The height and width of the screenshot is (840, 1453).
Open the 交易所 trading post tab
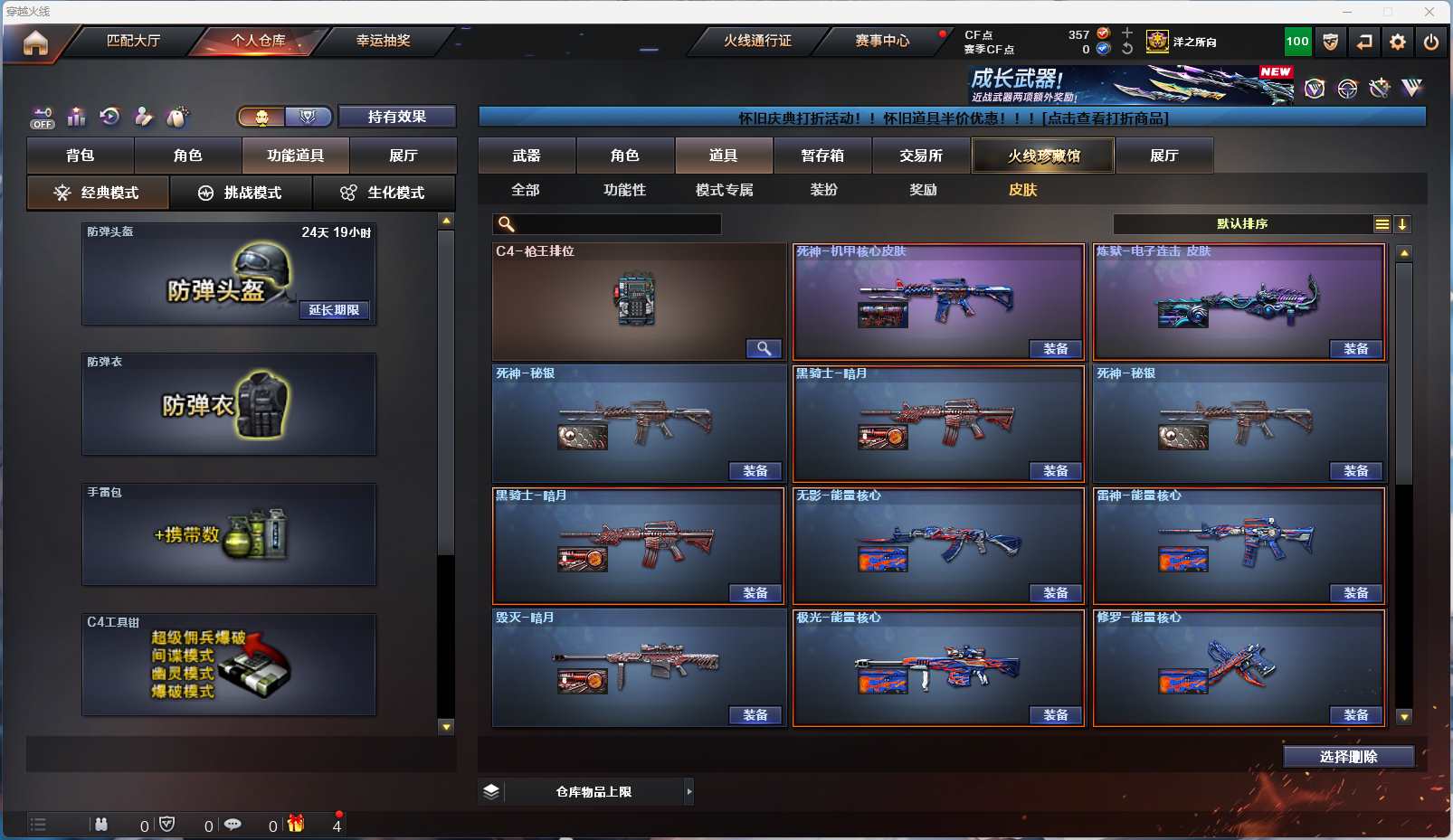click(x=921, y=156)
